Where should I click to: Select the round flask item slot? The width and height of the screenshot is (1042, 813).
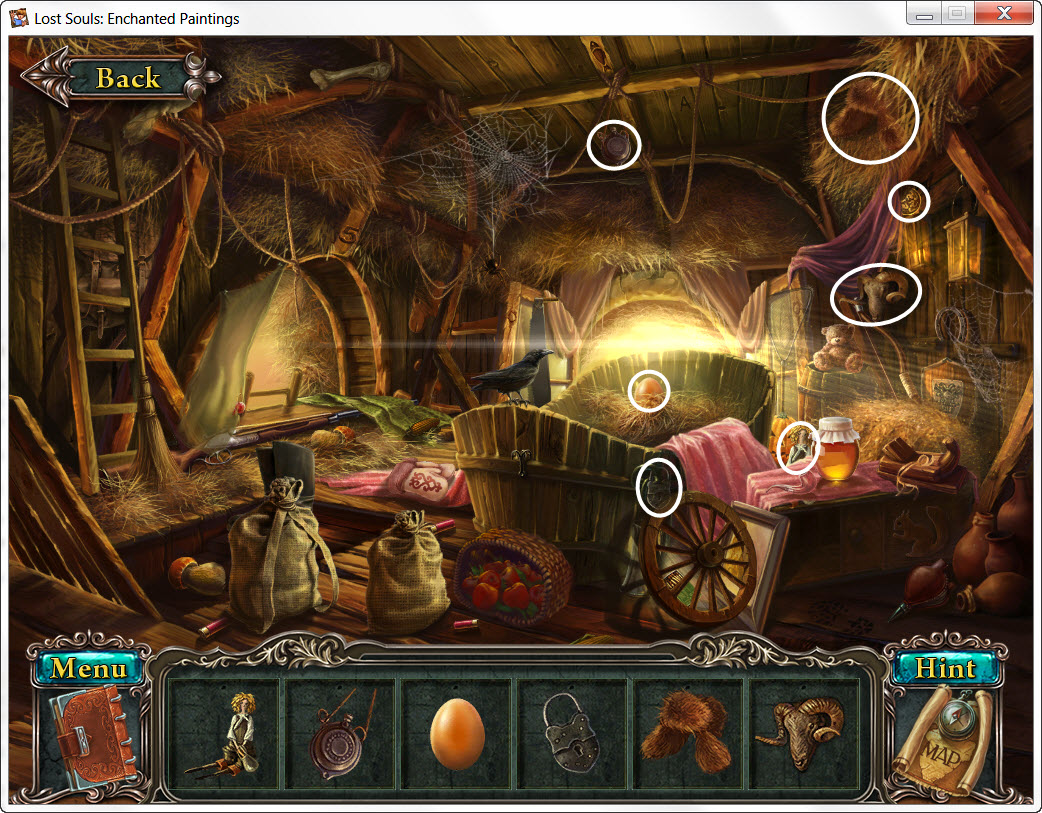pos(340,735)
